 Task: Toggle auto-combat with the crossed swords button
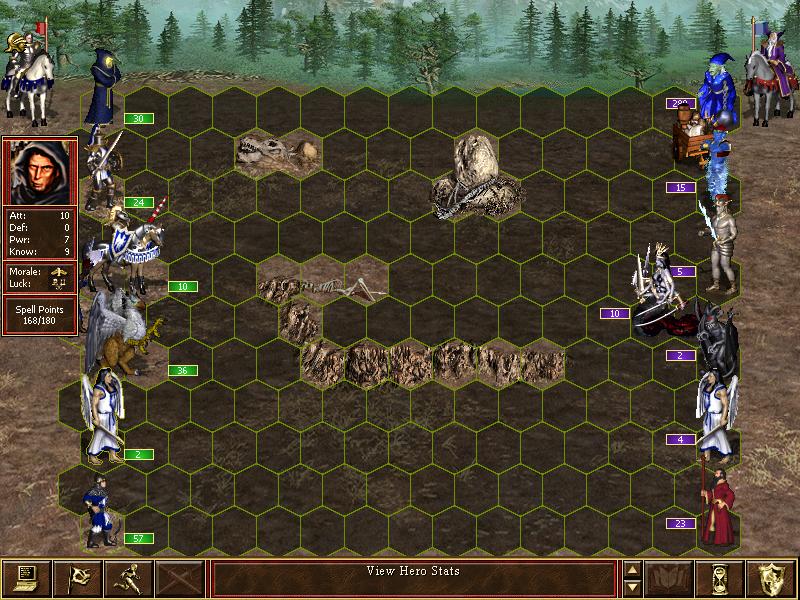180,577
